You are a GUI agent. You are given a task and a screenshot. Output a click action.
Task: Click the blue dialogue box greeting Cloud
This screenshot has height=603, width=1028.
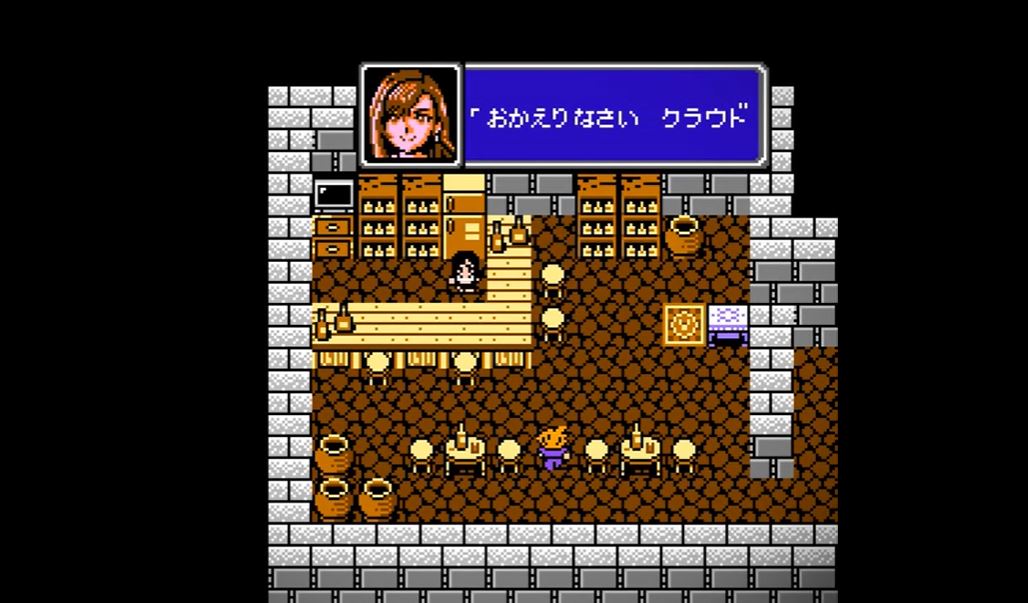coord(614,116)
